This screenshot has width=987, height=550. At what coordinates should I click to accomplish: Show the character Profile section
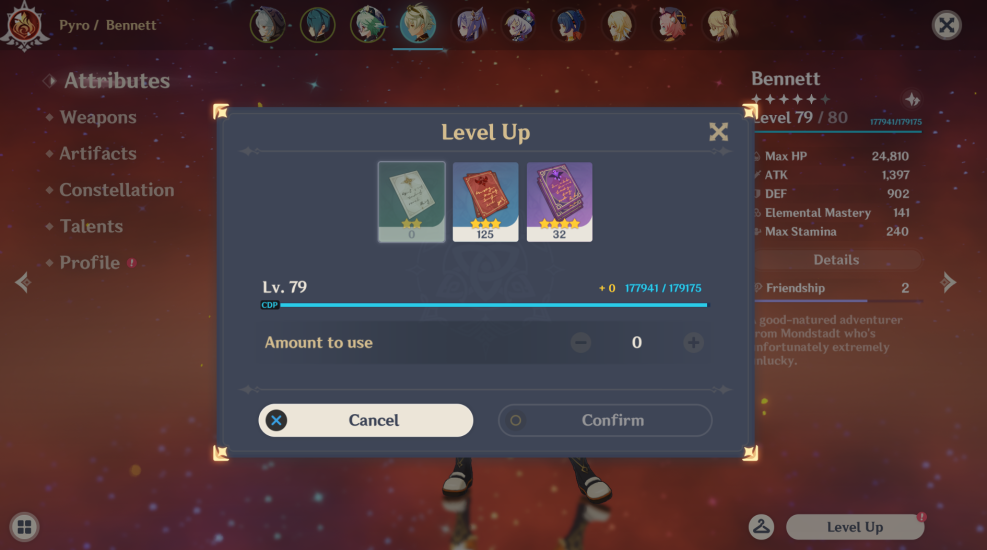click(x=89, y=263)
